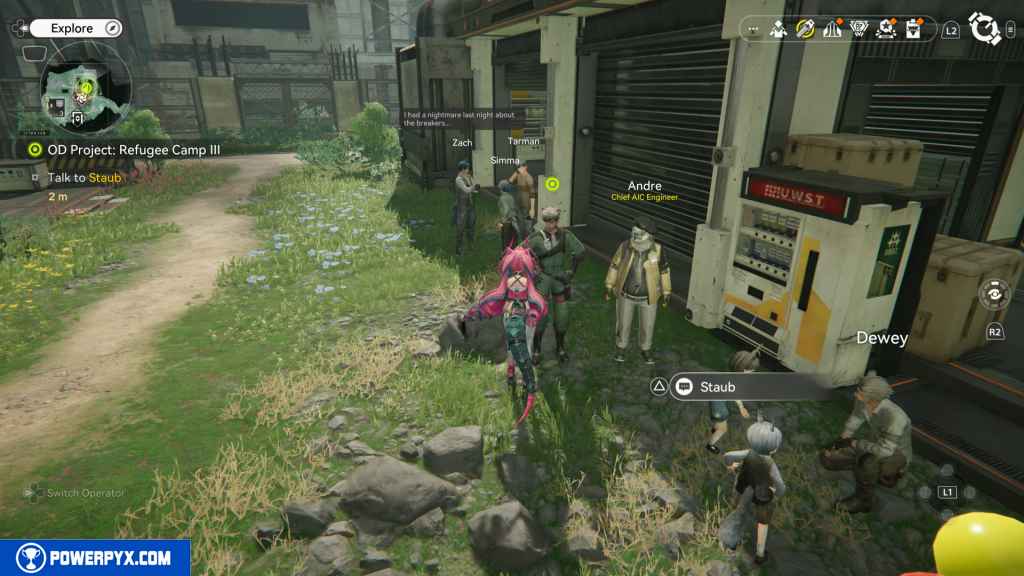Open the tower icon with orange notification
This screenshot has height=576, width=1024.
point(832,30)
